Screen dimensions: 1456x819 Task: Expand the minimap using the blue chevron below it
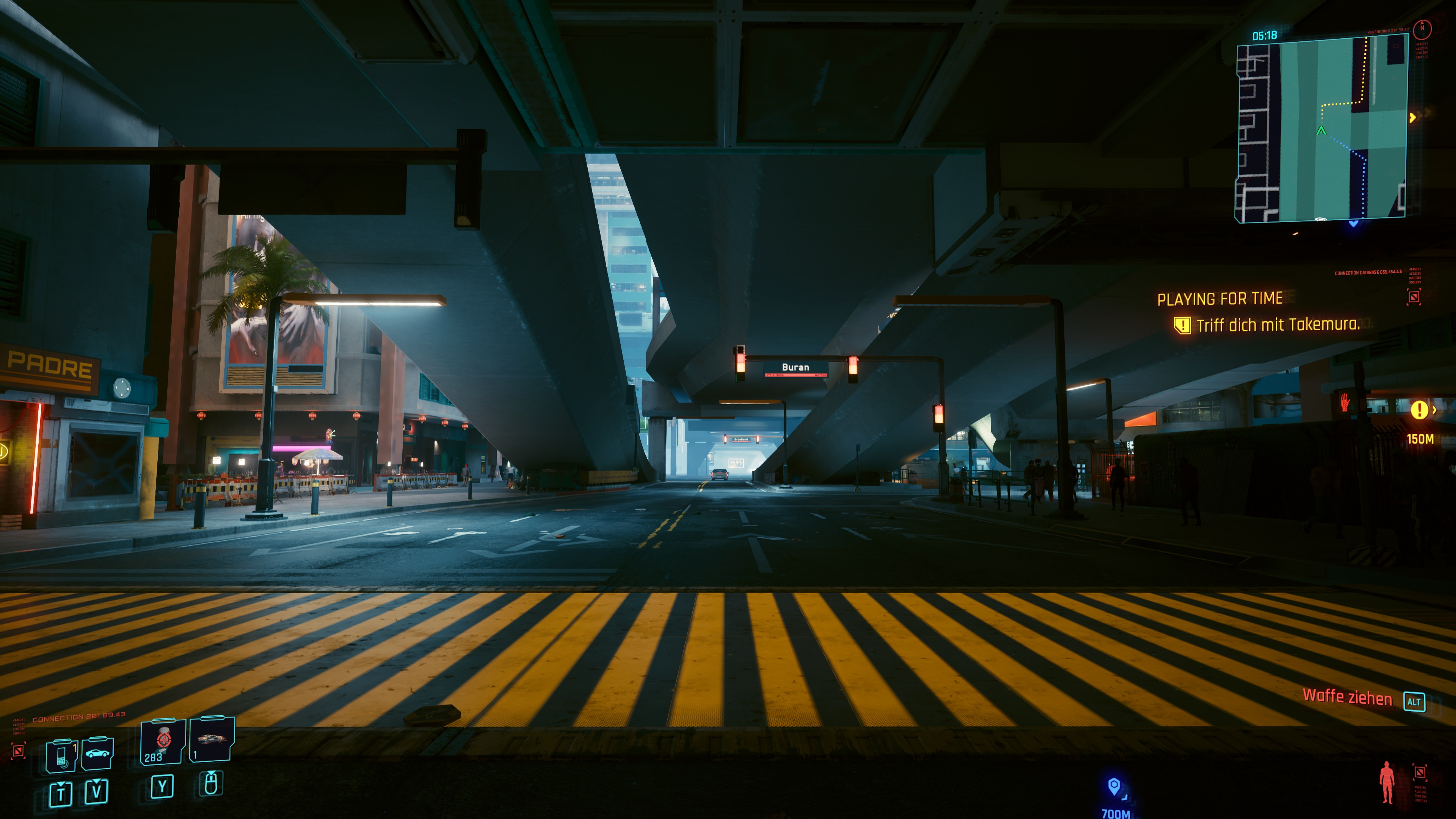click(1354, 224)
